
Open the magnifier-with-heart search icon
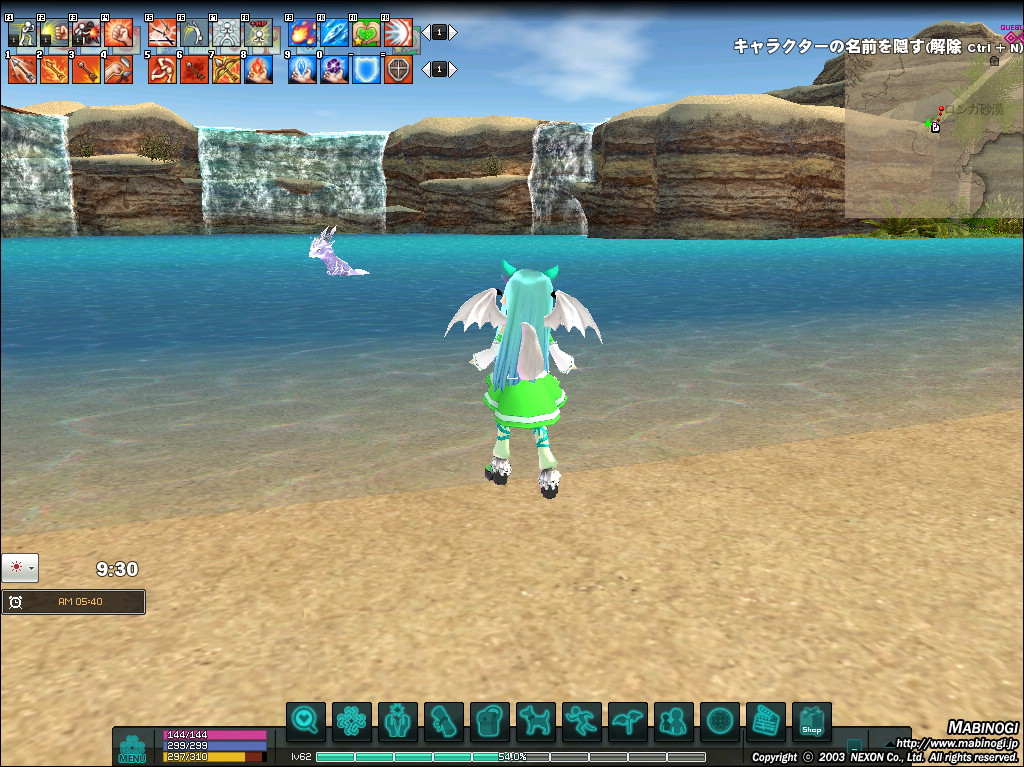click(x=305, y=721)
